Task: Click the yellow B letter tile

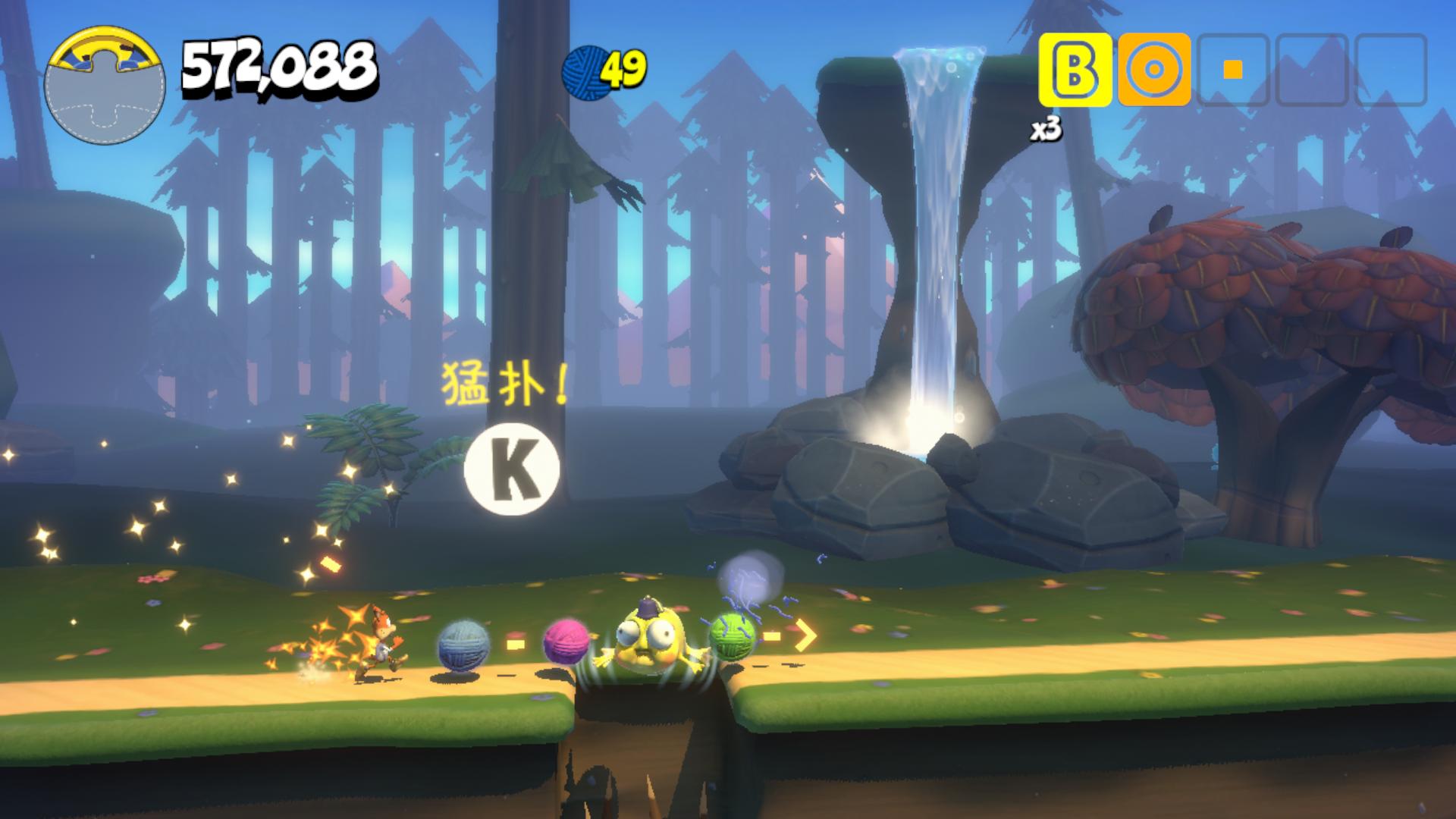Action: 1075,70
